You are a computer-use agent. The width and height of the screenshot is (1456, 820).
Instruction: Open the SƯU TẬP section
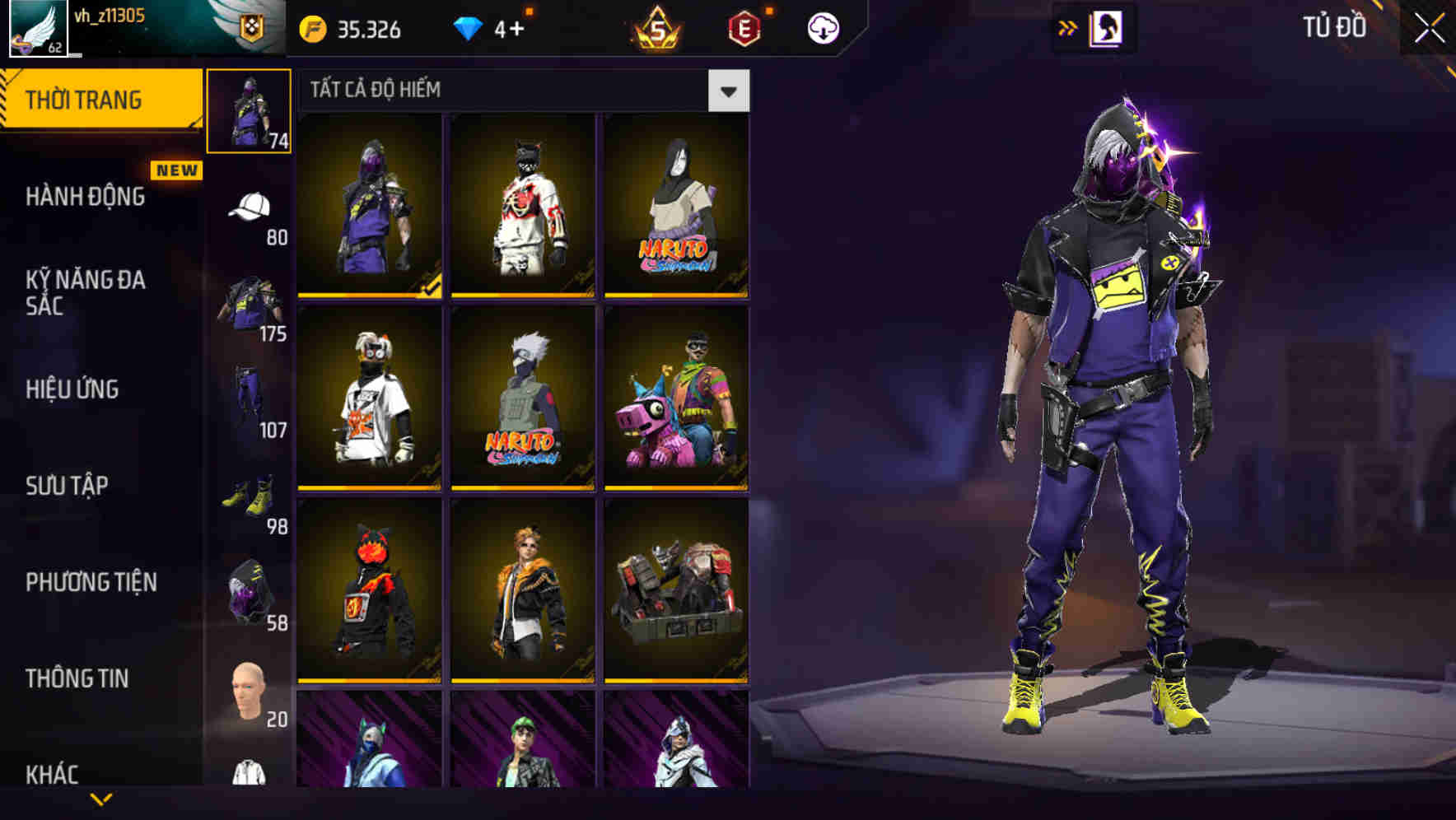point(68,487)
